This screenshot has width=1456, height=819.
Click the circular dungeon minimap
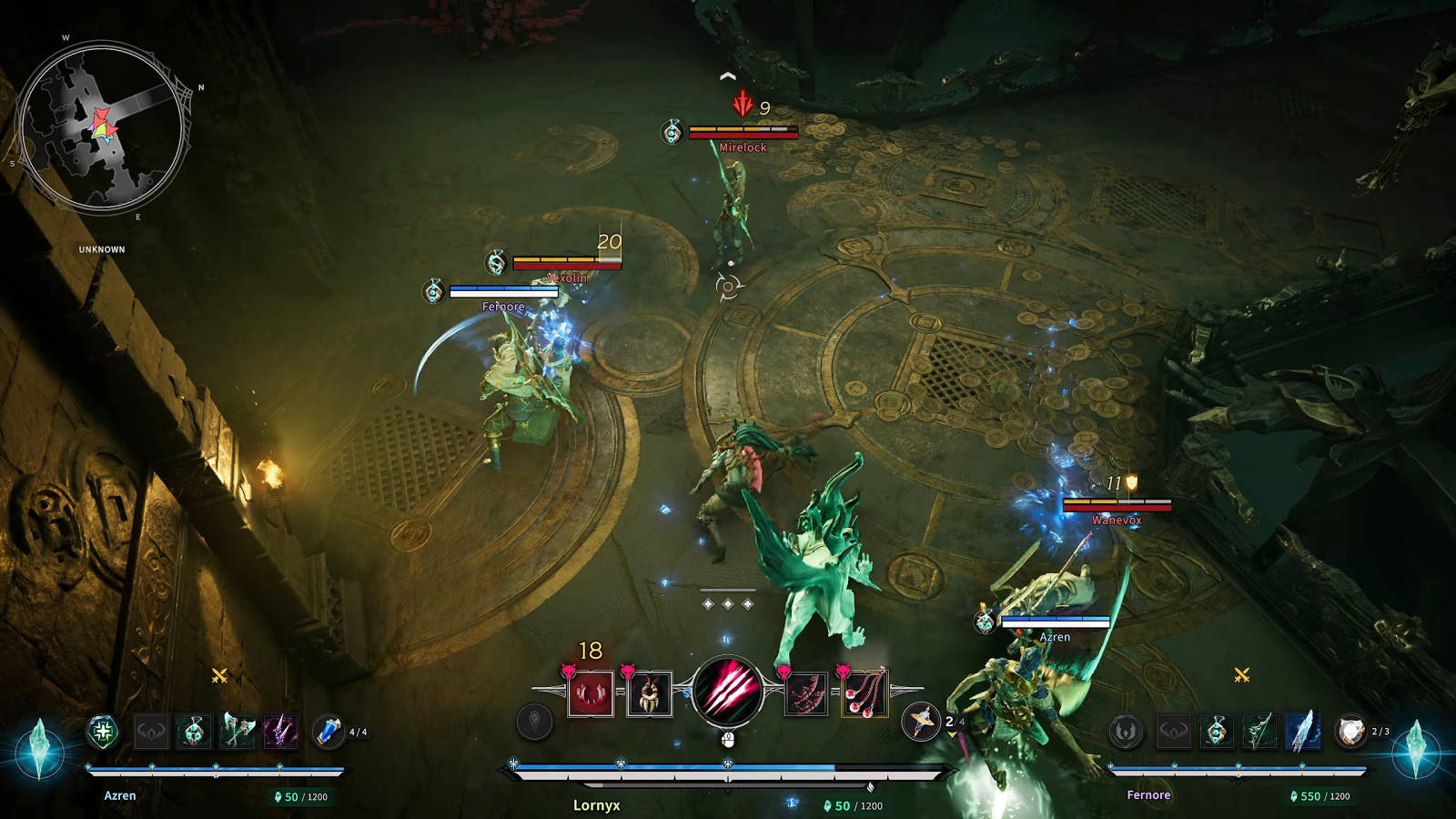[102, 128]
